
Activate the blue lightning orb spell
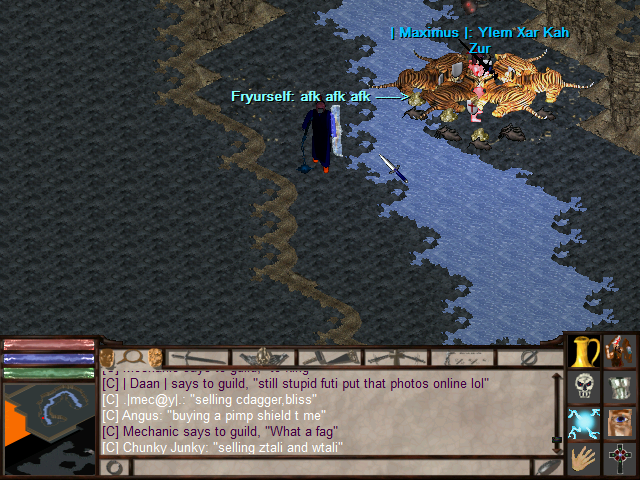(584, 424)
